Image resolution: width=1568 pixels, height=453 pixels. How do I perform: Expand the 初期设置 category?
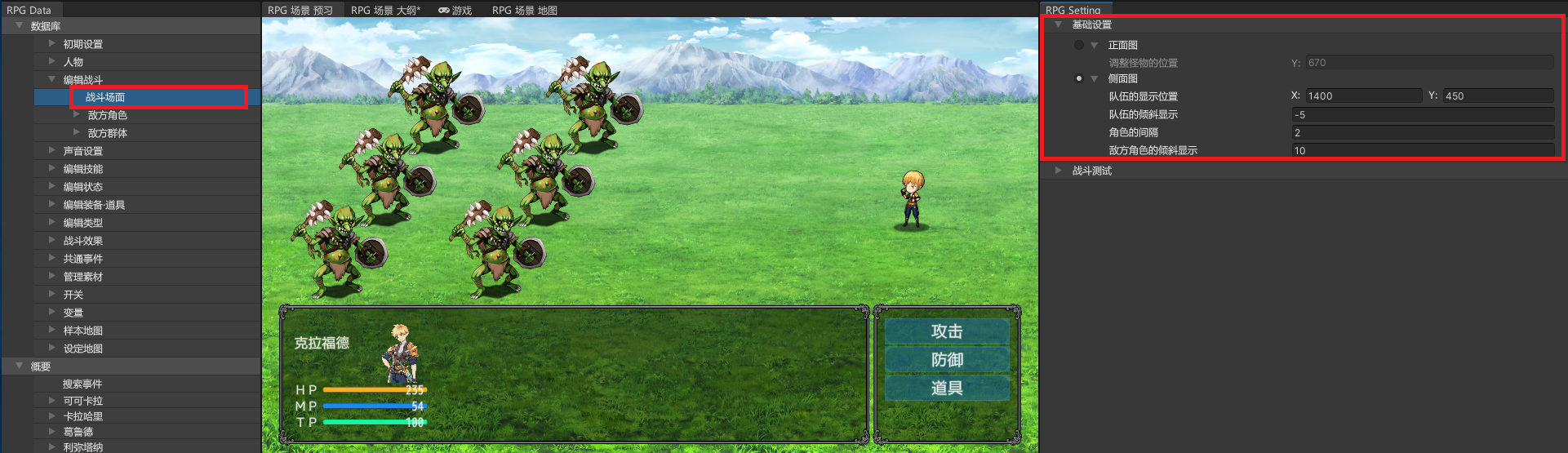(82, 44)
